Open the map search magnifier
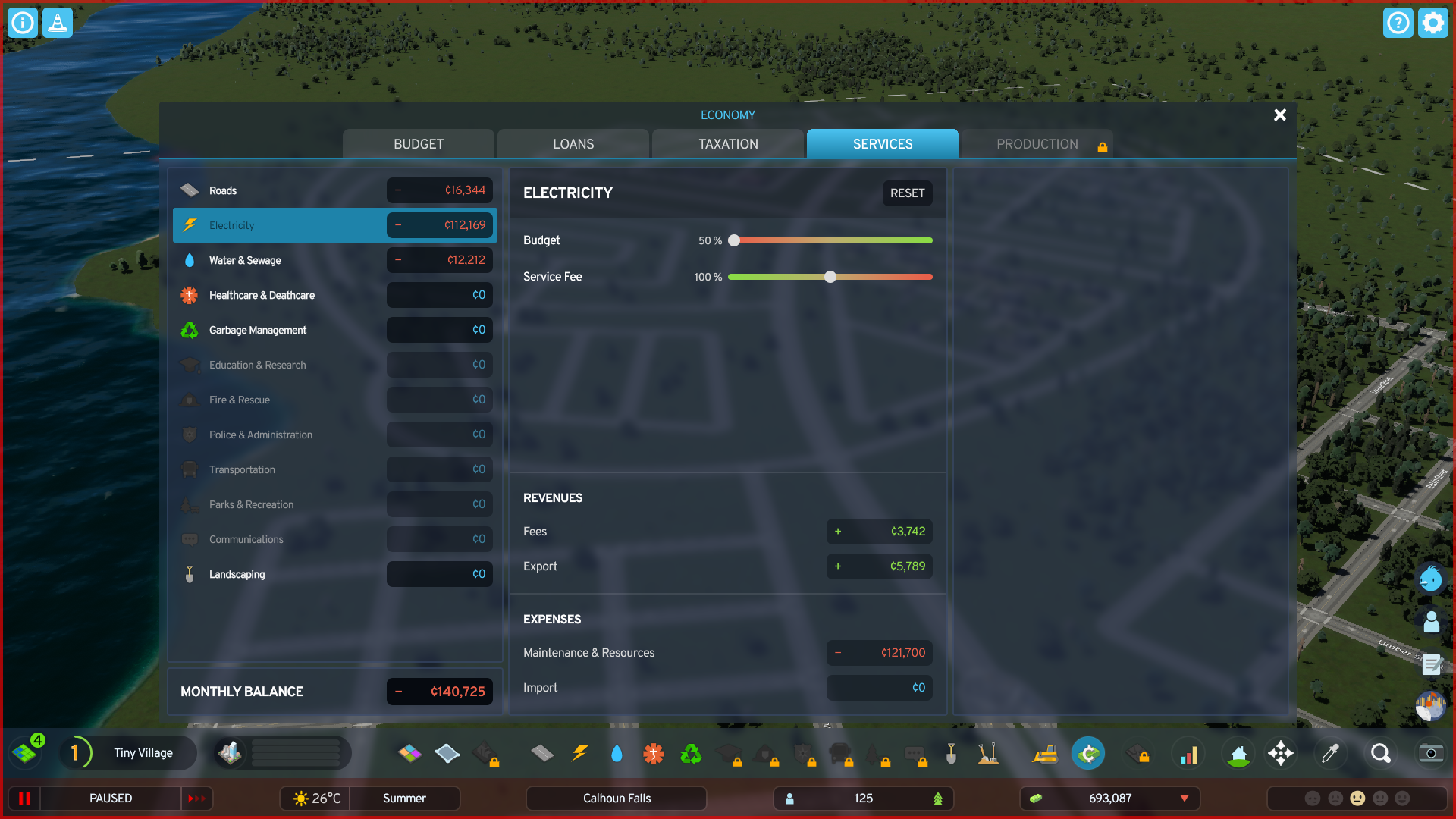1456x819 pixels. [1380, 753]
